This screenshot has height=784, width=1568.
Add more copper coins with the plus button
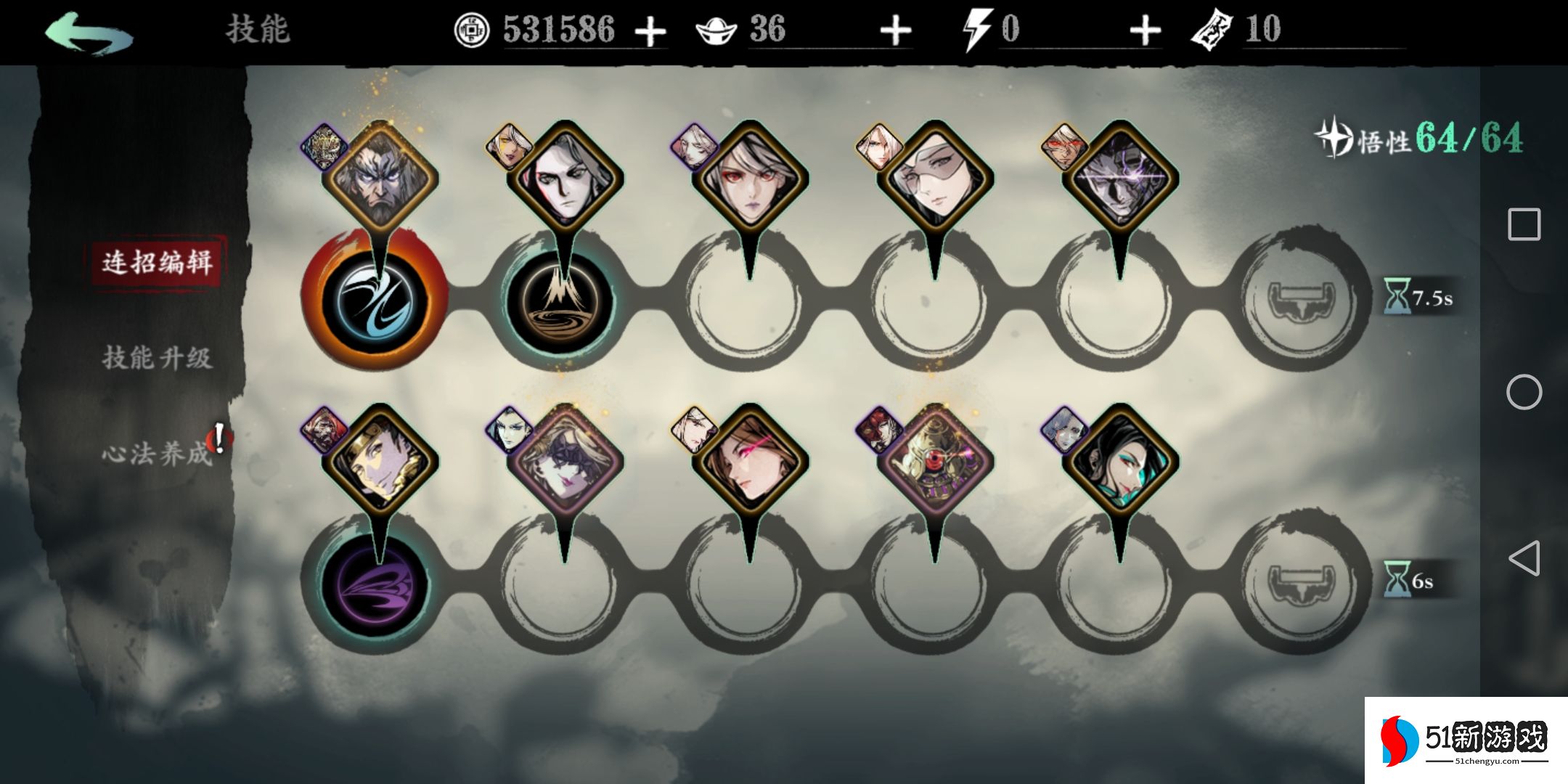650,31
